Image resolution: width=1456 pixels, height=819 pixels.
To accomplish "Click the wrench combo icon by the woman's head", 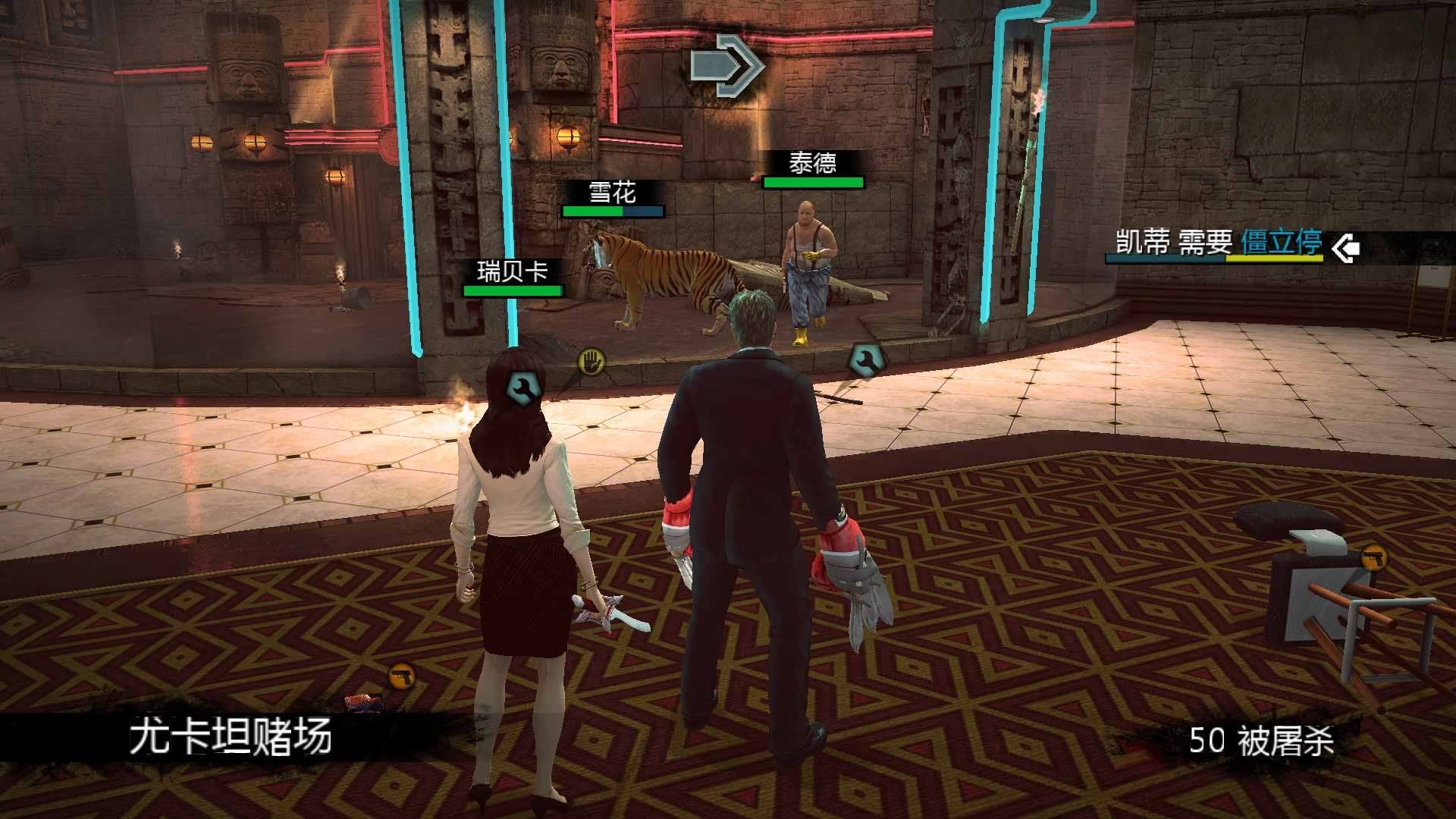I will 522,388.
